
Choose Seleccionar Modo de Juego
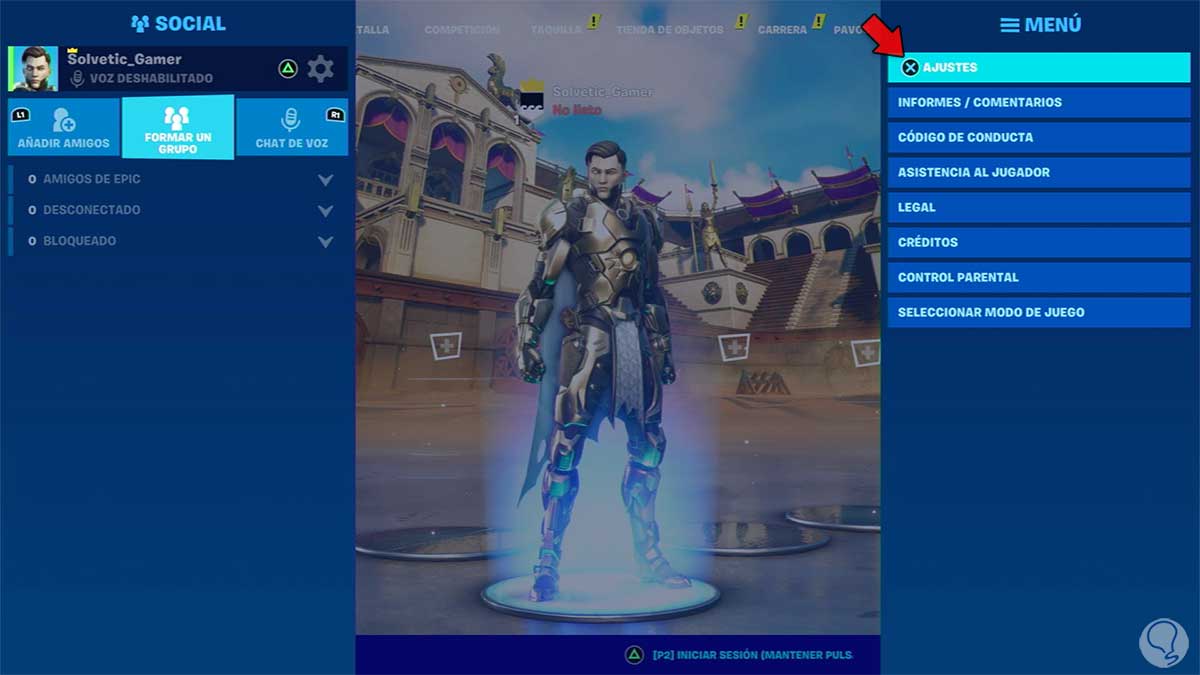click(x=1038, y=312)
